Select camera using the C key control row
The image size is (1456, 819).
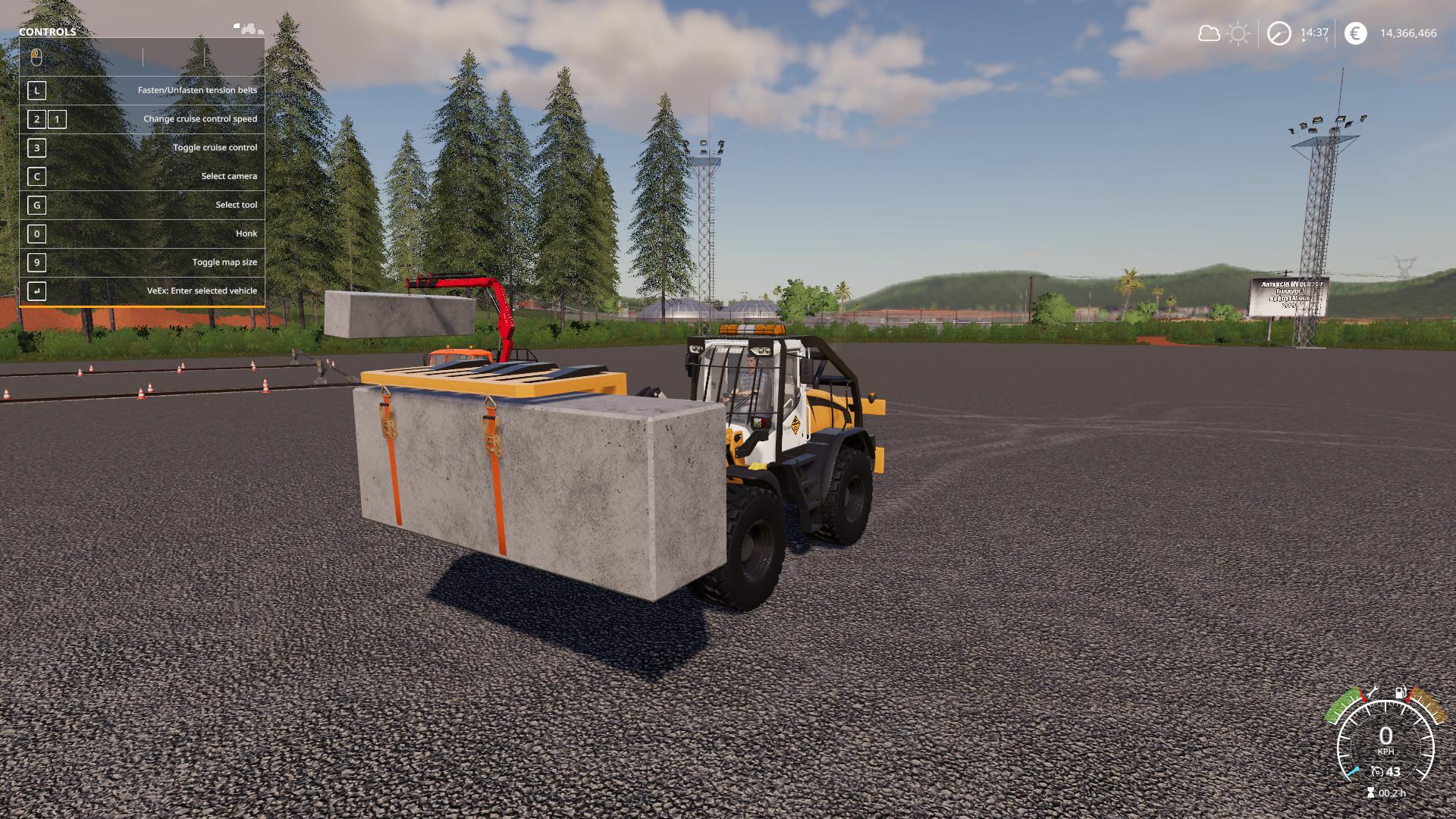click(x=144, y=176)
